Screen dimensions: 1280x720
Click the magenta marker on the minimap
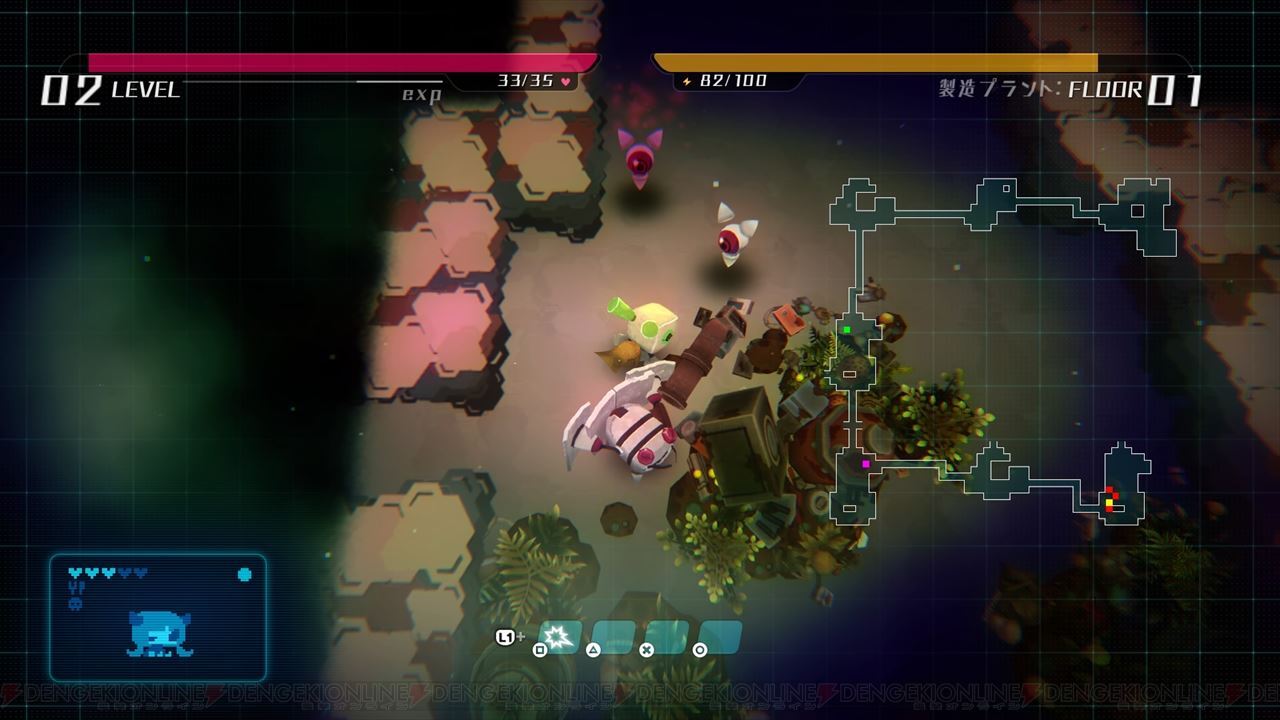click(865, 464)
